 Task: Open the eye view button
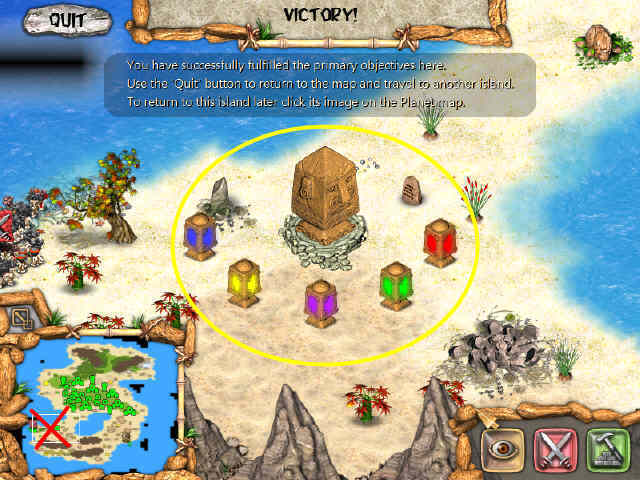503,449
